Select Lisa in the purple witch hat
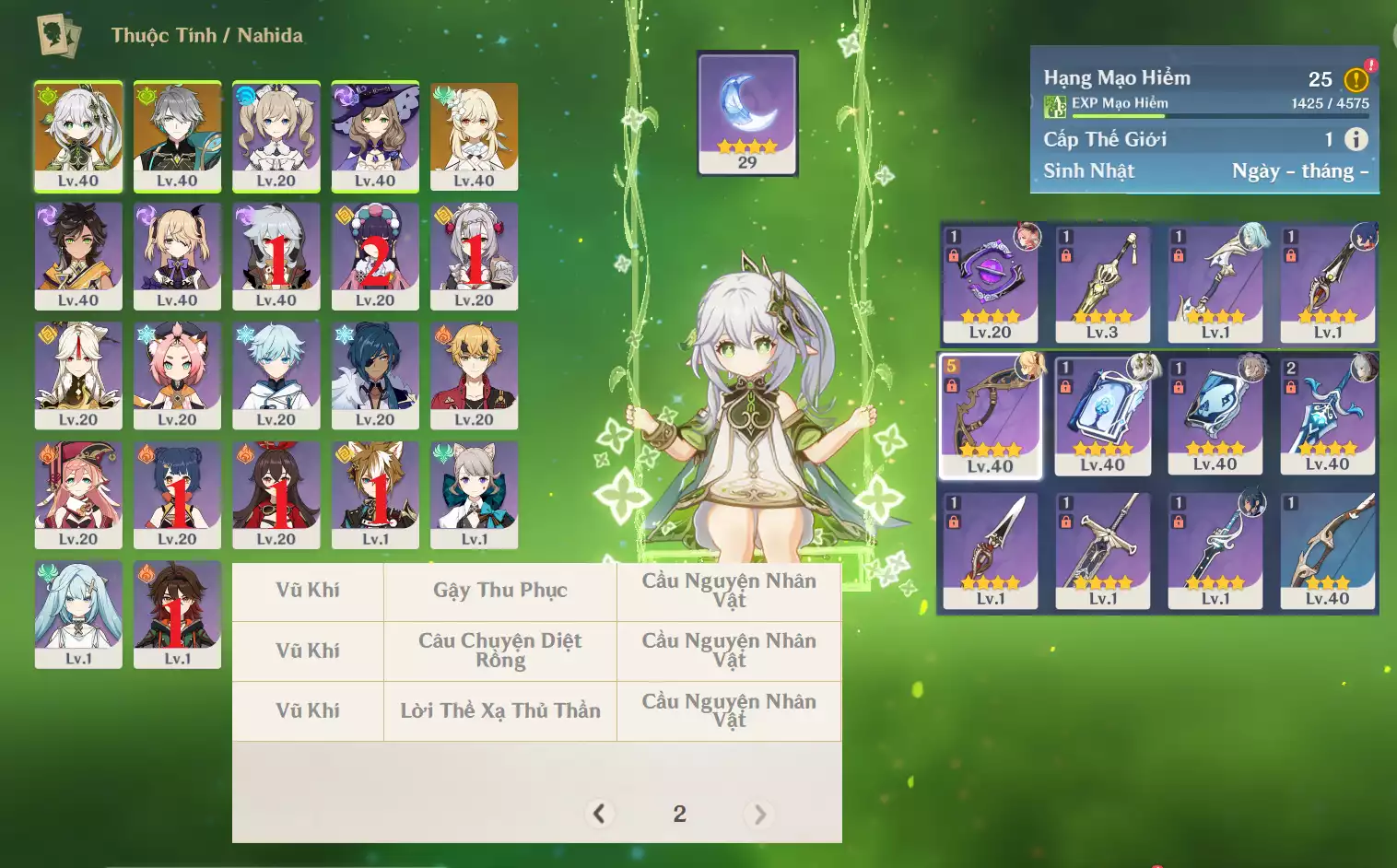The image size is (1397, 868). coord(375,135)
